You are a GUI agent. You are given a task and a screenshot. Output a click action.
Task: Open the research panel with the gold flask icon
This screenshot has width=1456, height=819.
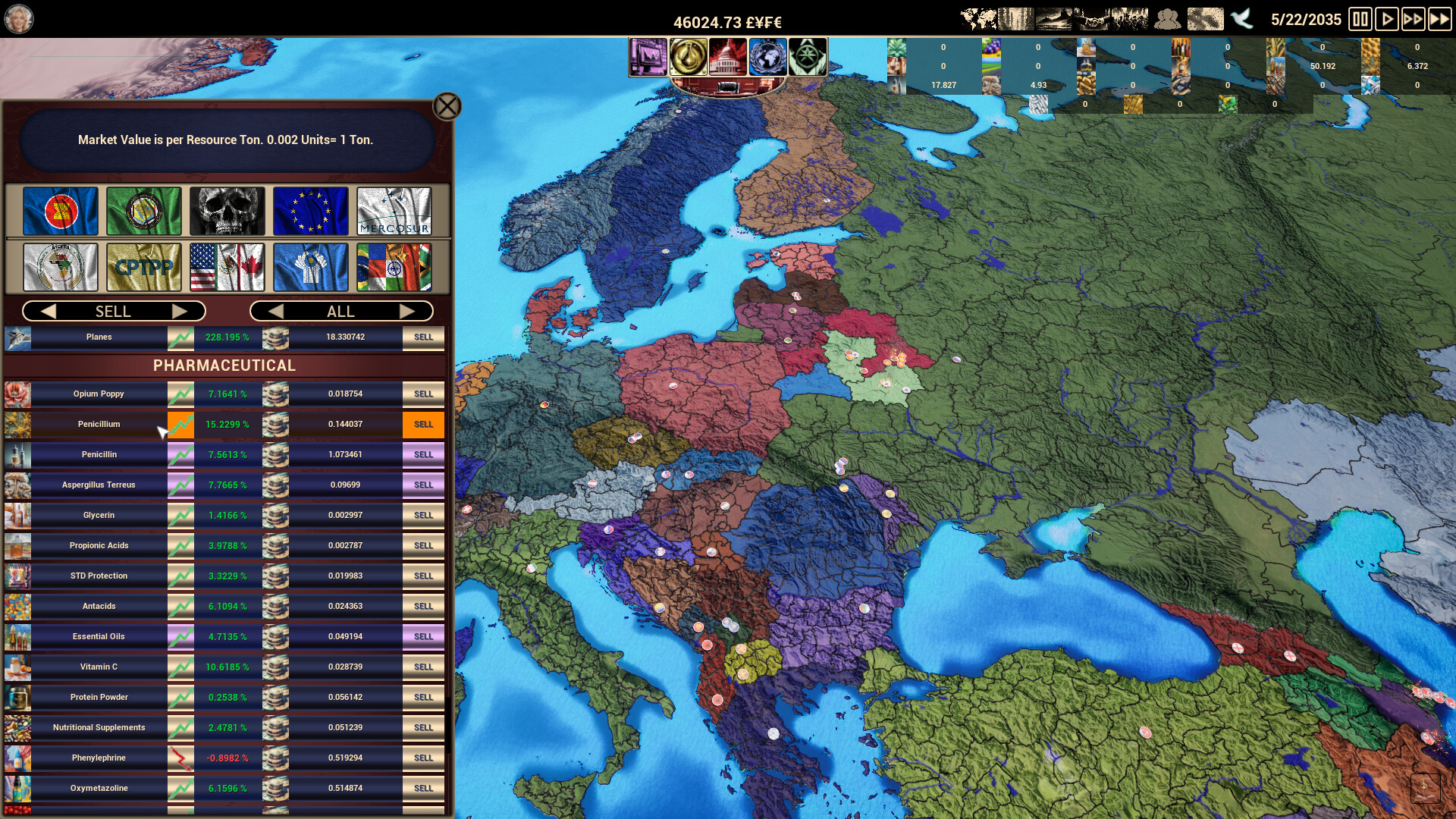[x=688, y=56]
